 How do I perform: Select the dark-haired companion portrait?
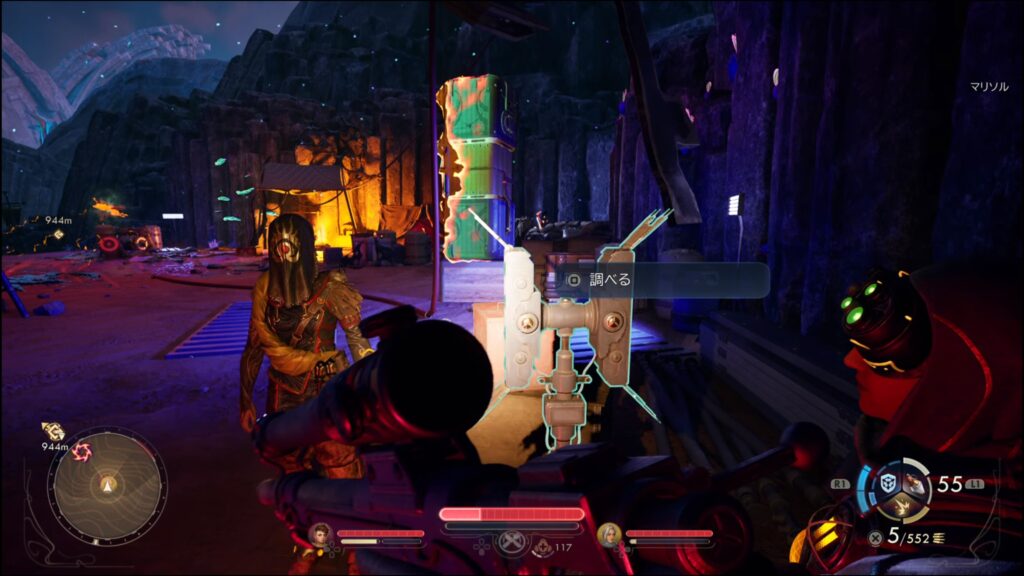[x=320, y=534]
